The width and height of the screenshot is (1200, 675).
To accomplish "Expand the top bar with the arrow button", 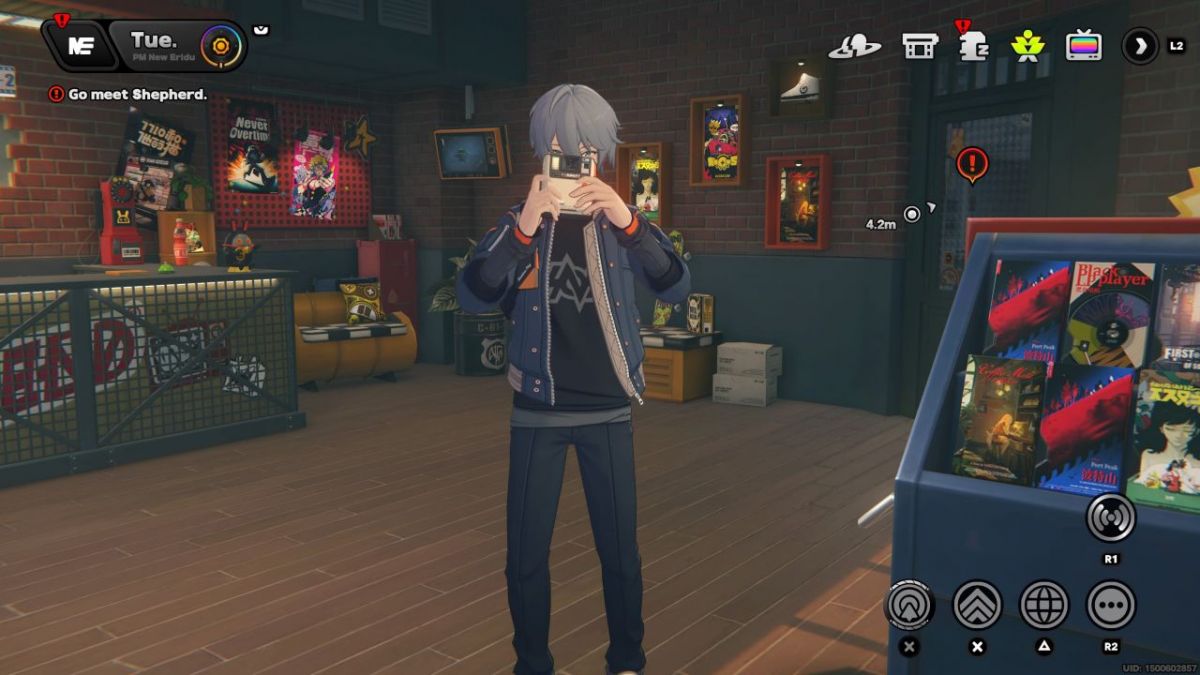I will pos(1139,45).
